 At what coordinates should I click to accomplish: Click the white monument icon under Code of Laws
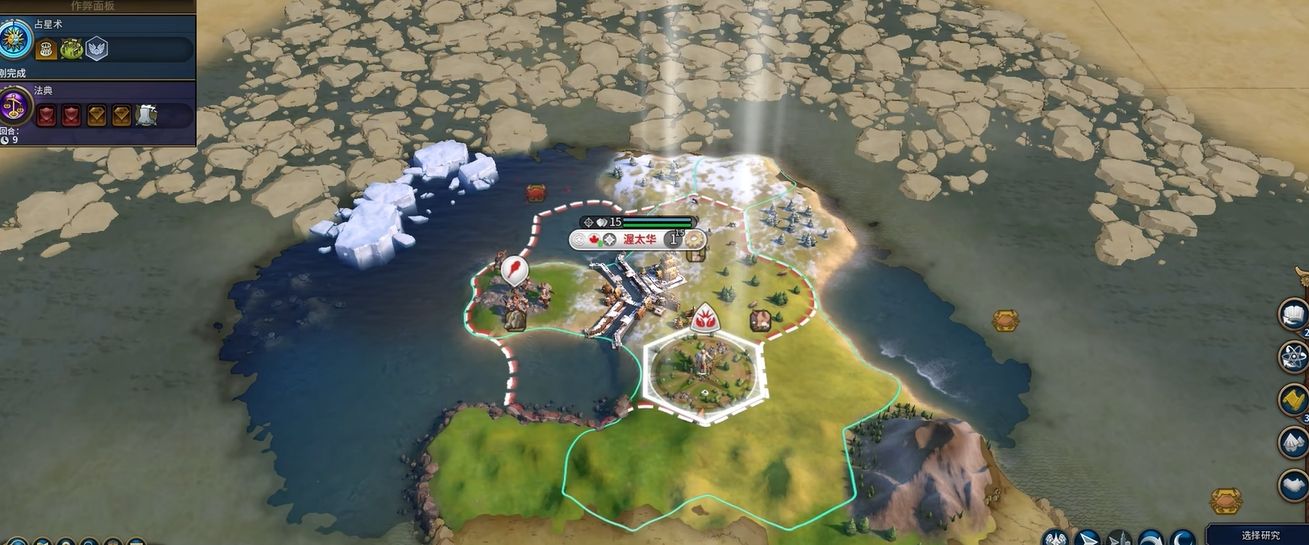(x=146, y=115)
